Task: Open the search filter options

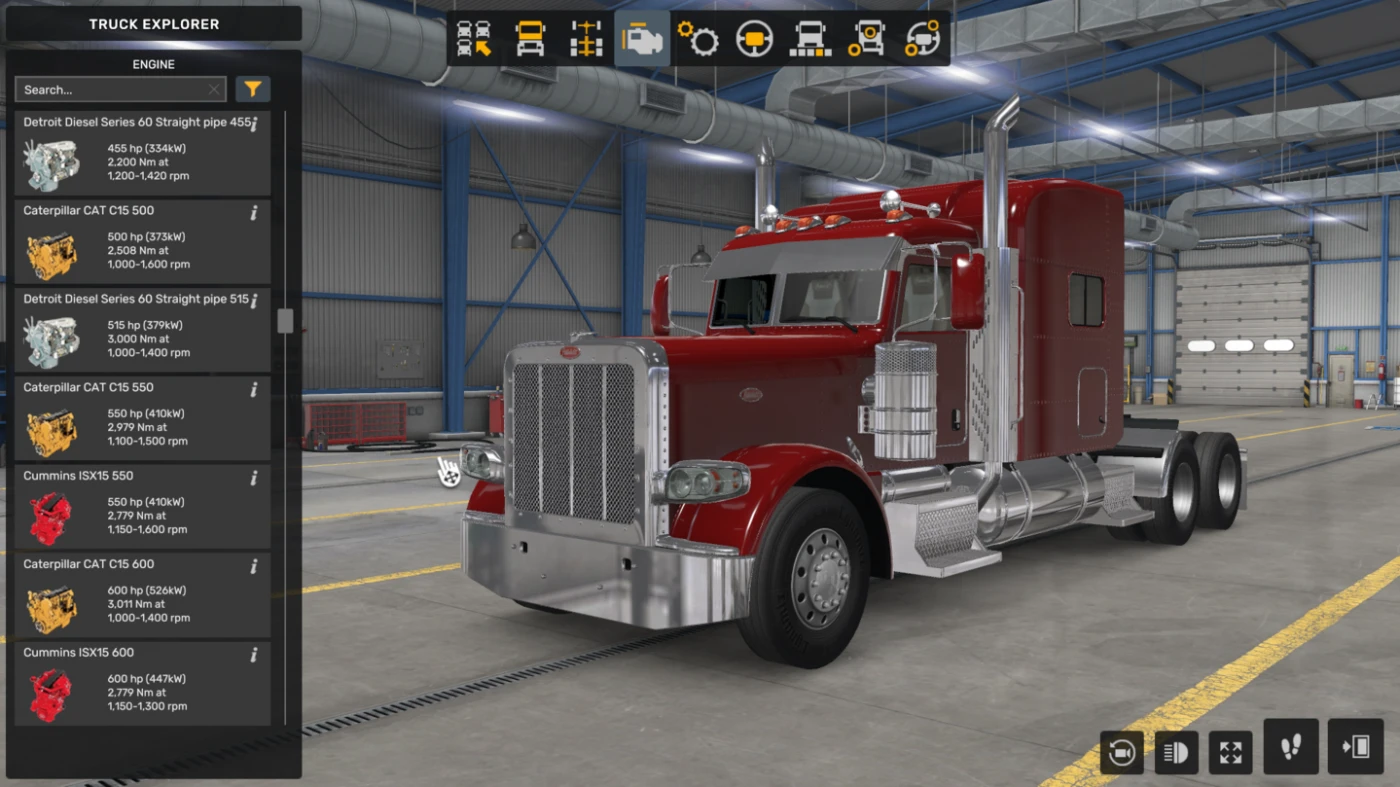Action: pyautogui.click(x=252, y=89)
